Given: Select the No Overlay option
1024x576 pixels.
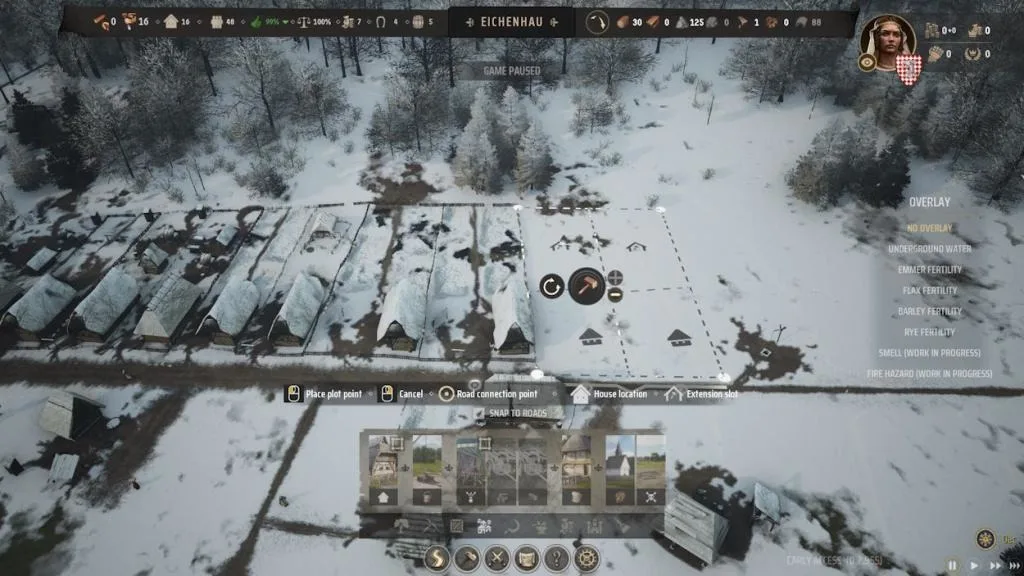Looking at the screenshot, I should click(929, 228).
